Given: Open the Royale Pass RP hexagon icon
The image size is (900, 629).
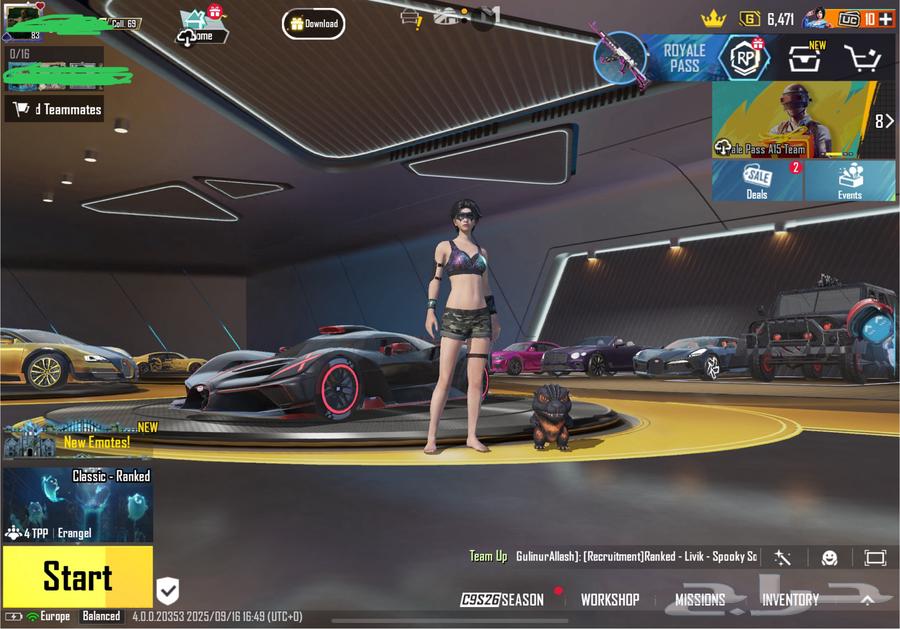Looking at the screenshot, I should click(743, 58).
